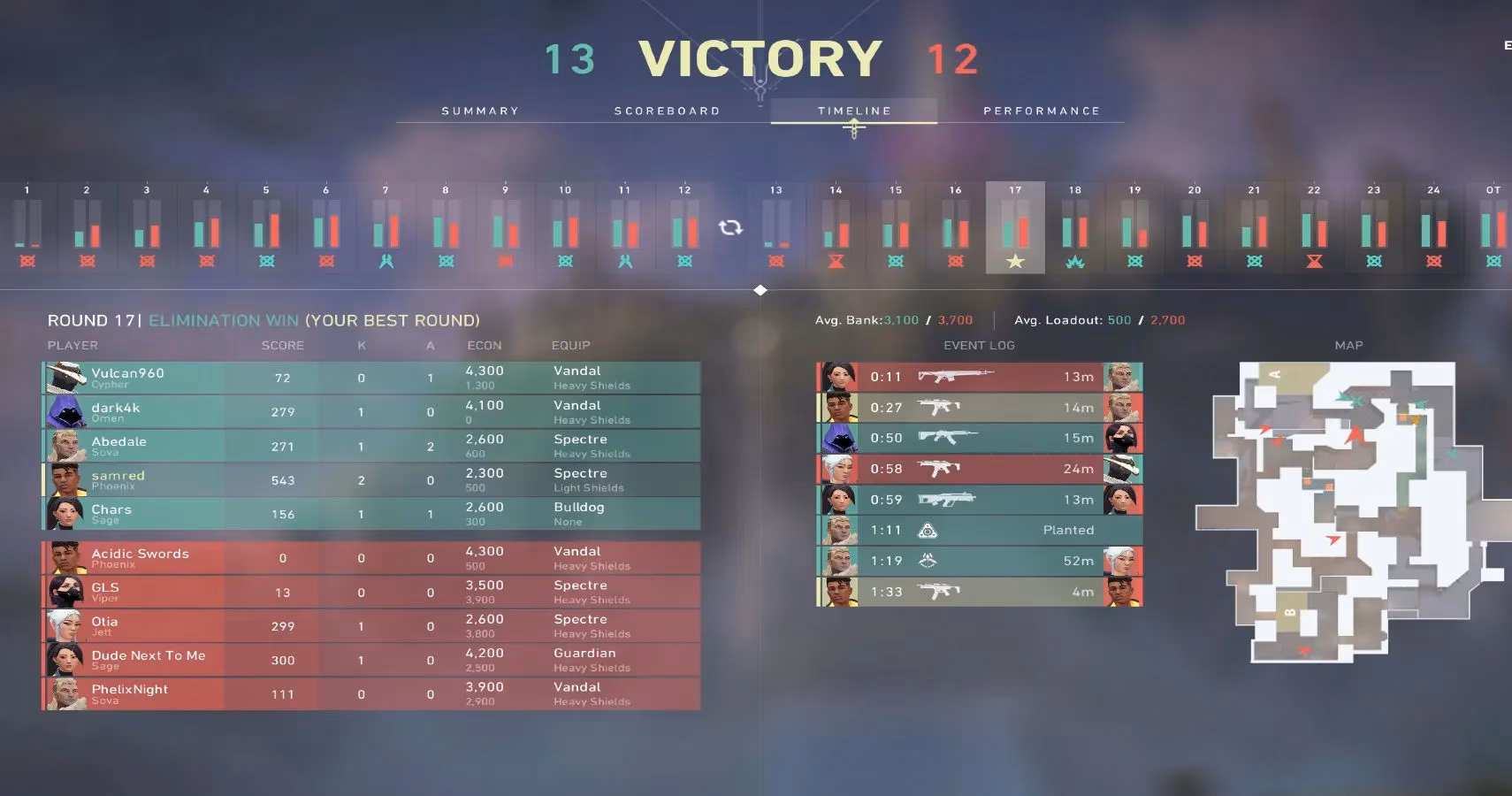
Task: Switch to the Summary tab
Action: pos(480,110)
